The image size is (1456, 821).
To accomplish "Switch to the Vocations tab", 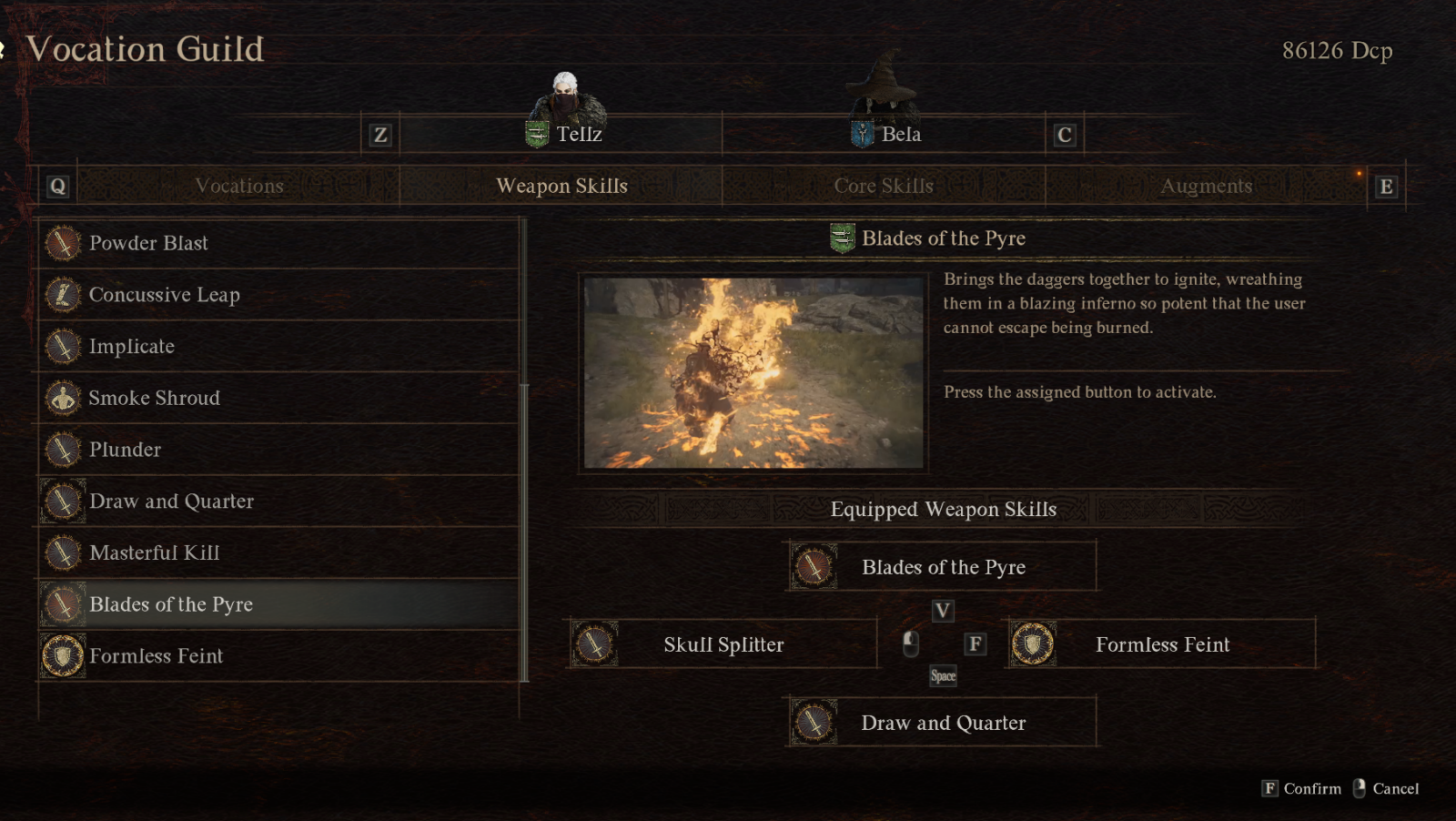I will tap(238, 186).
